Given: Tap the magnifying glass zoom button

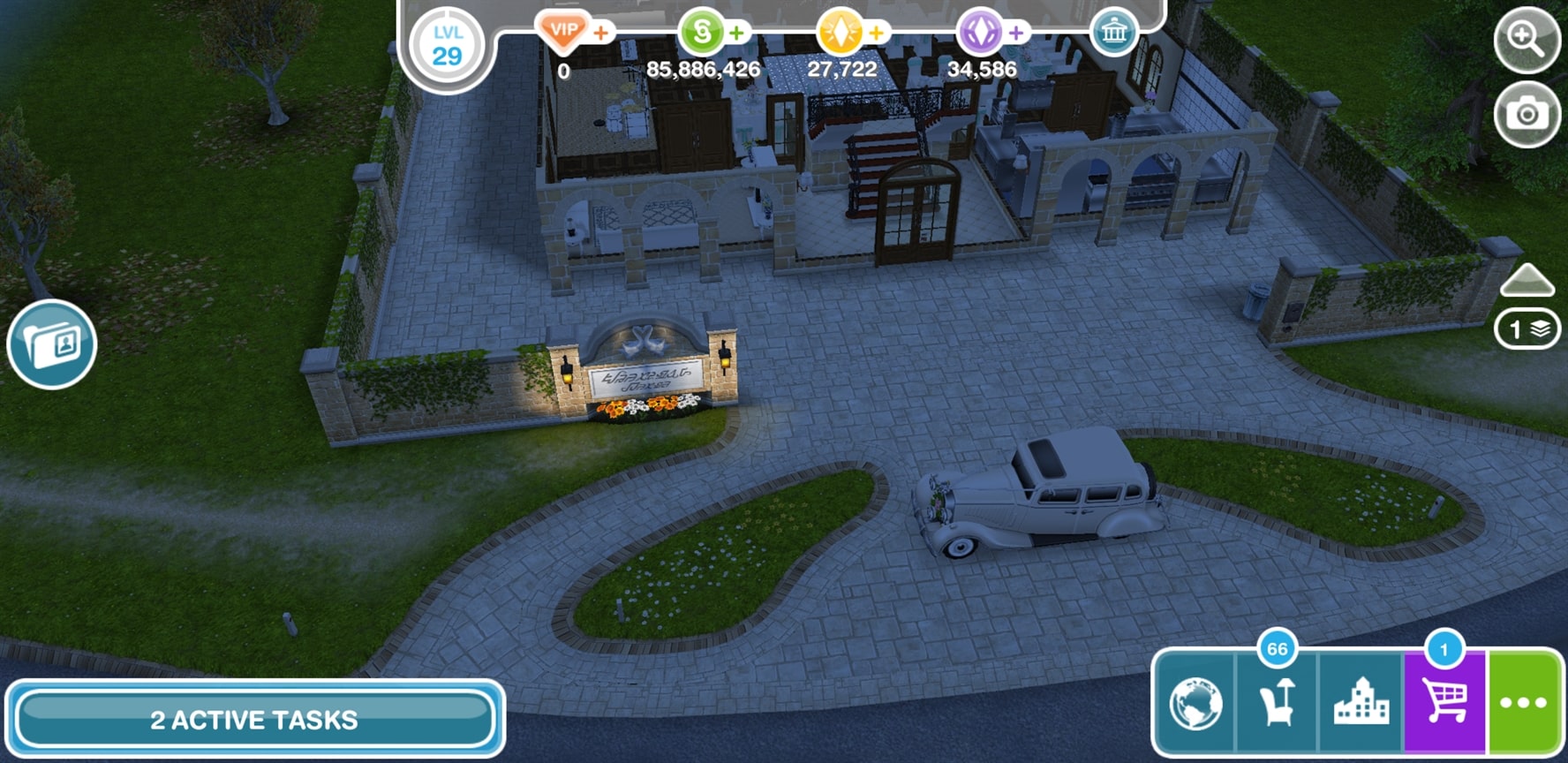Looking at the screenshot, I should click(1527, 39).
